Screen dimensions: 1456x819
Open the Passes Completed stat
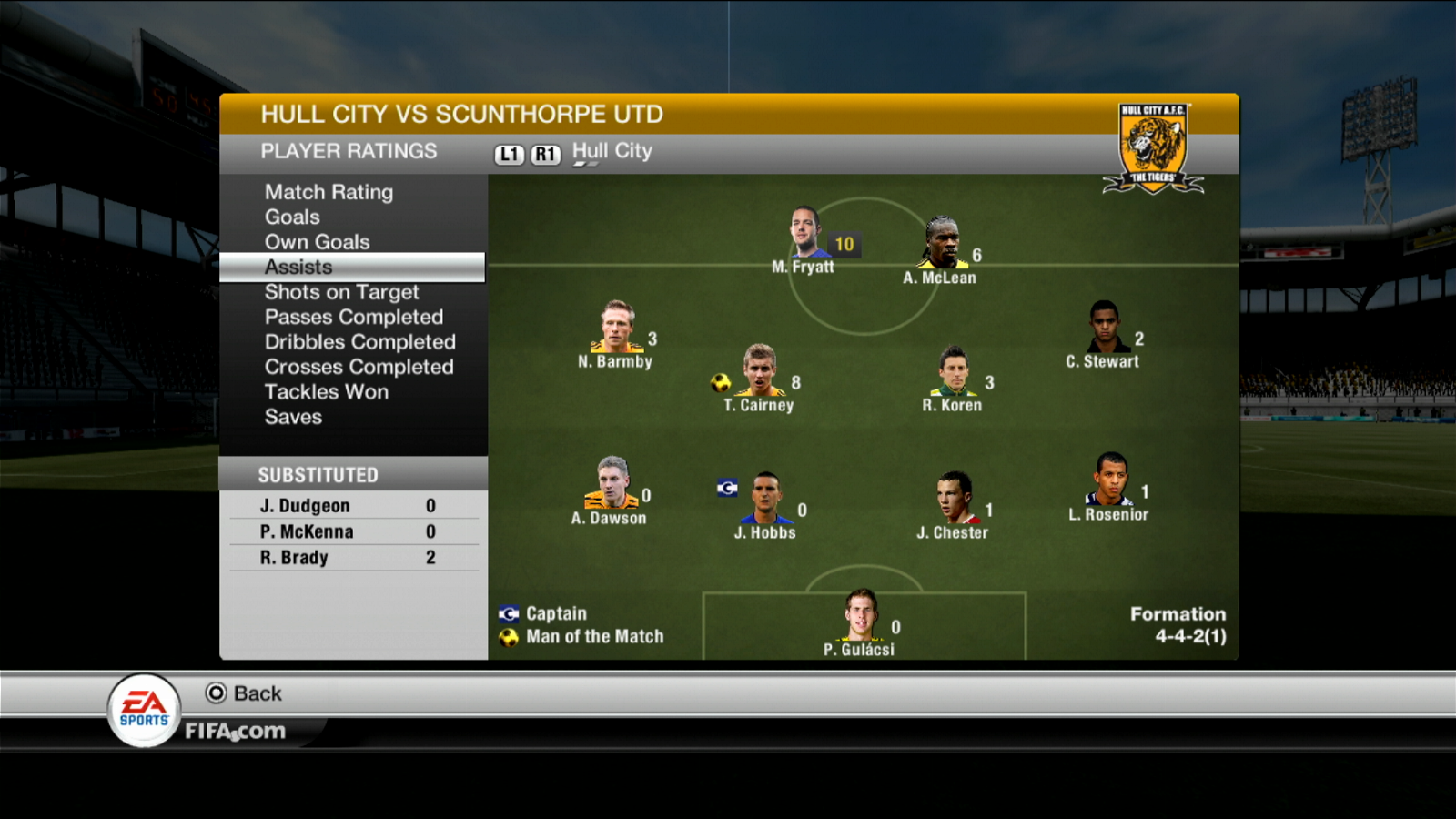pos(353,317)
